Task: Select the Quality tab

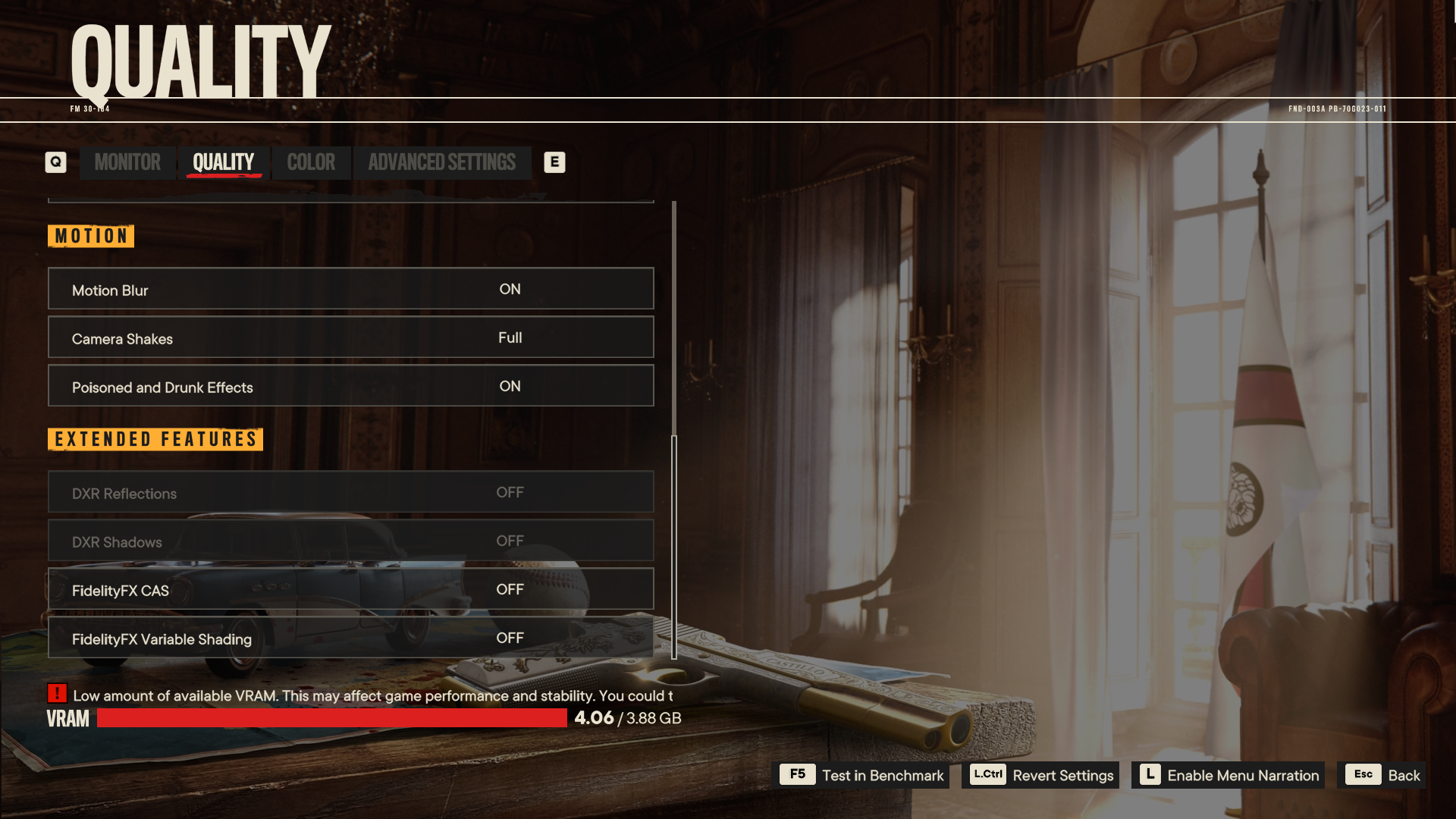Action: [x=223, y=162]
